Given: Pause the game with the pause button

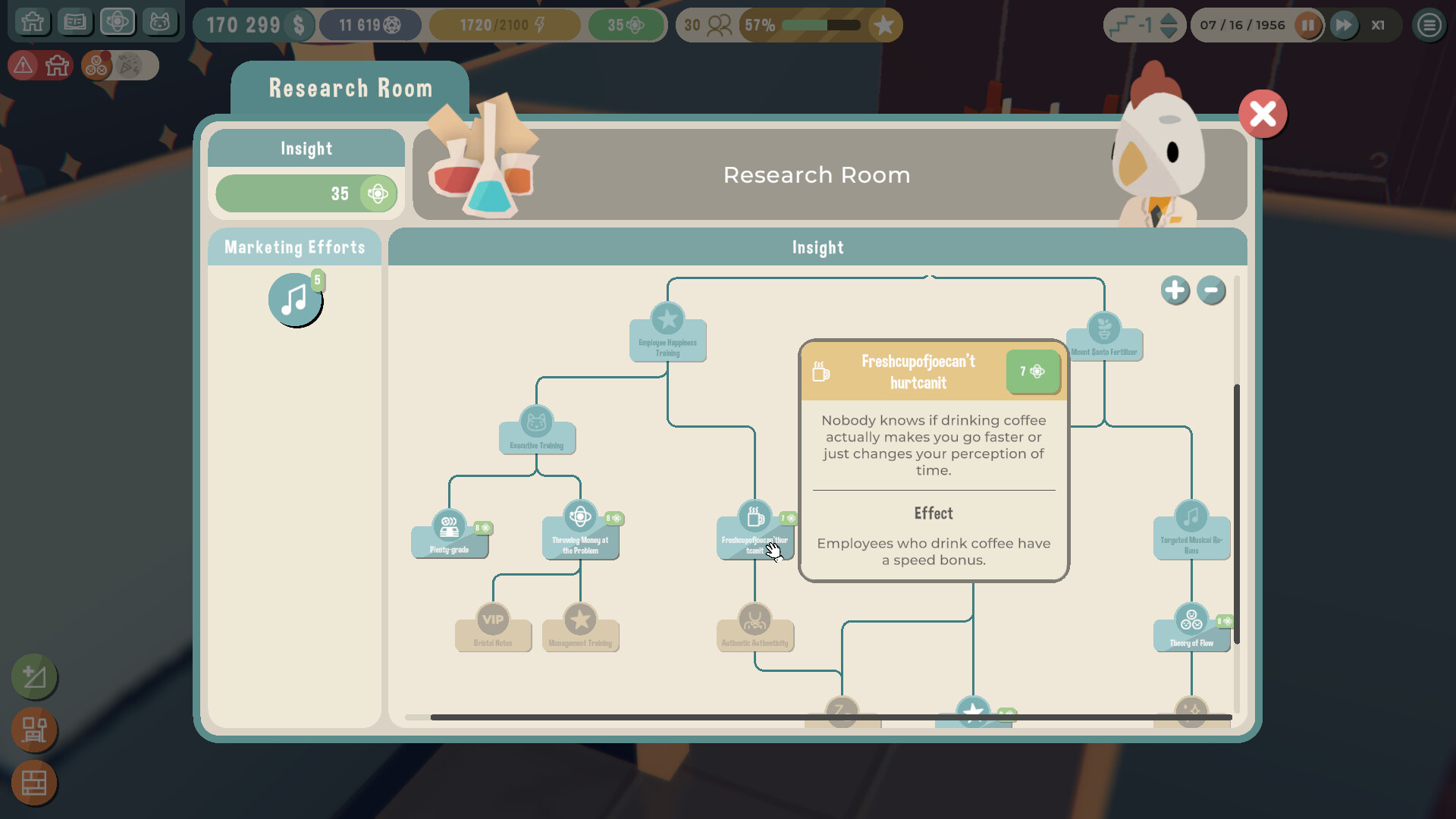Looking at the screenshot, I should tap(1309, 25).
